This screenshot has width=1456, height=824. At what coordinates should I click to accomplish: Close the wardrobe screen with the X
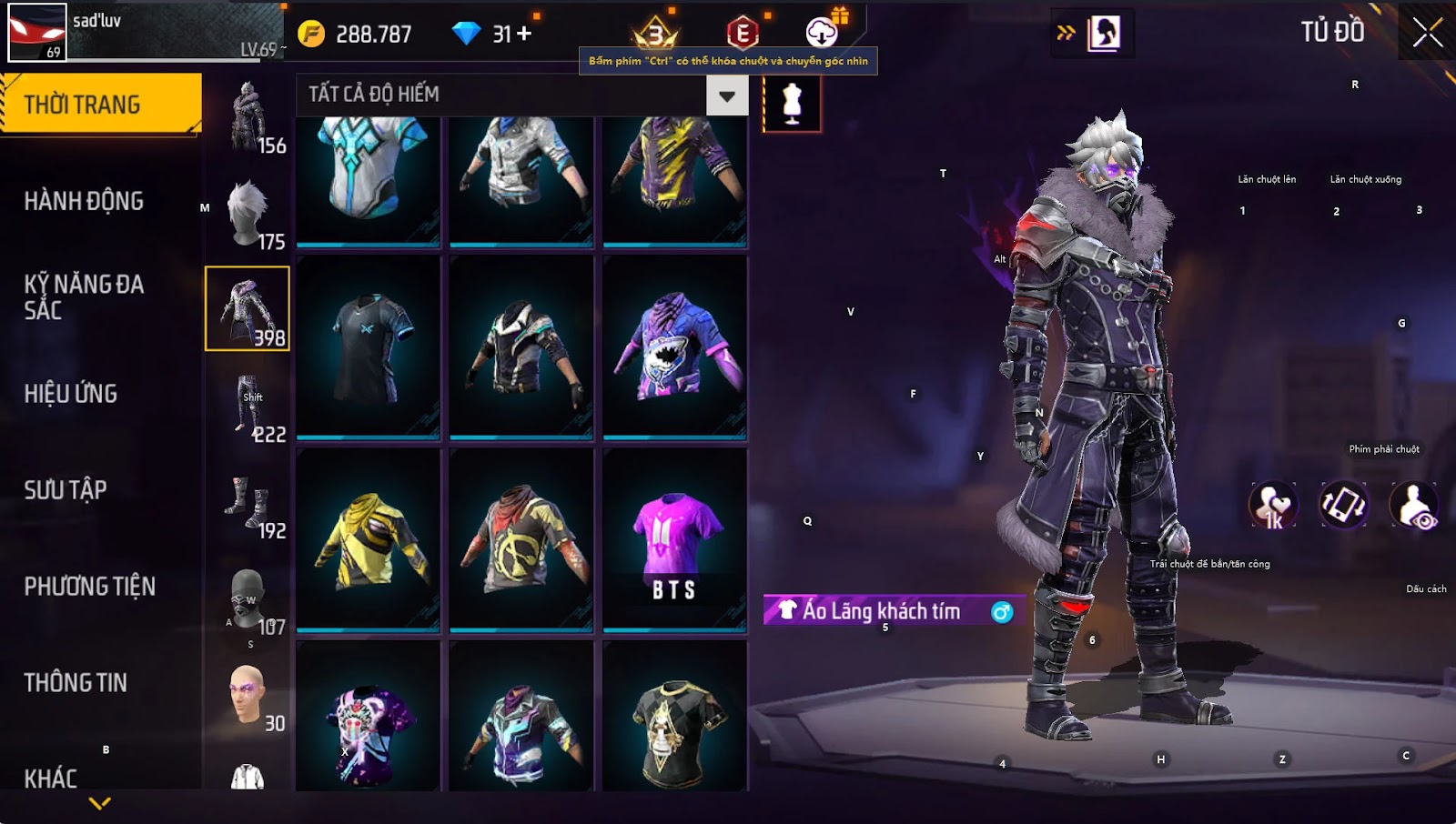[1427, 33]
